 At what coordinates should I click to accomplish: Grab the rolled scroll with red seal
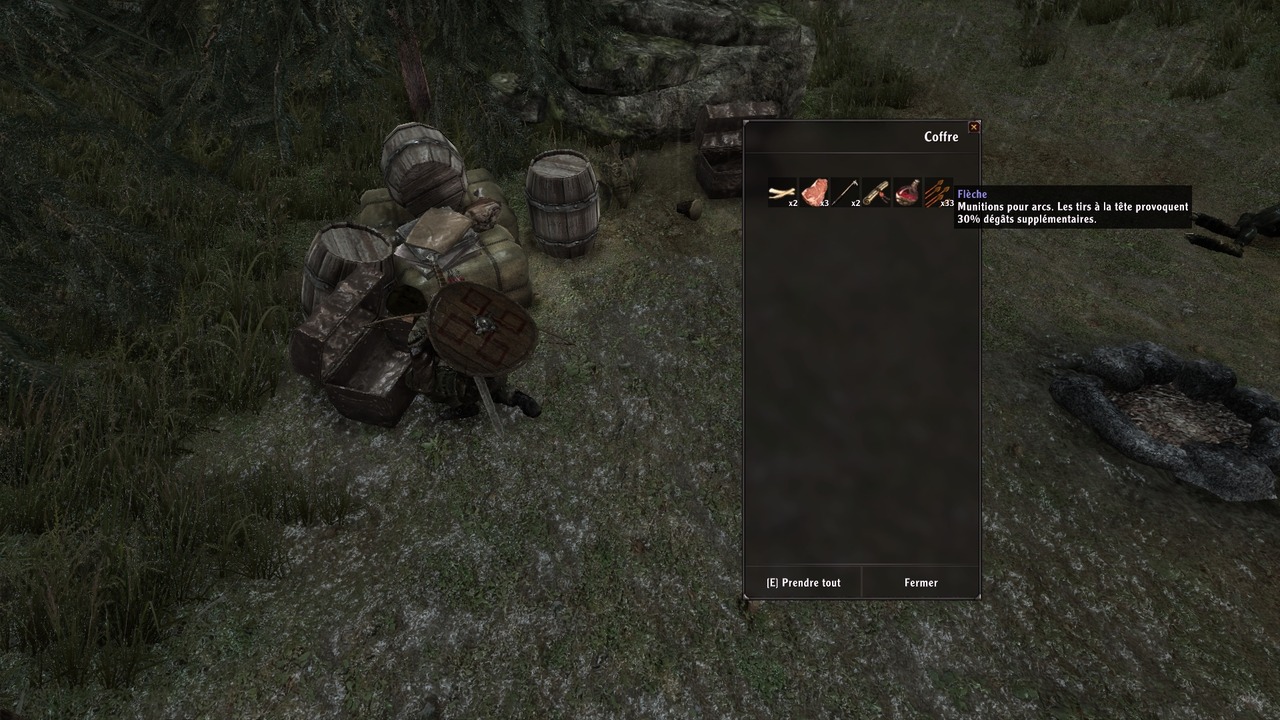(876, 192)
